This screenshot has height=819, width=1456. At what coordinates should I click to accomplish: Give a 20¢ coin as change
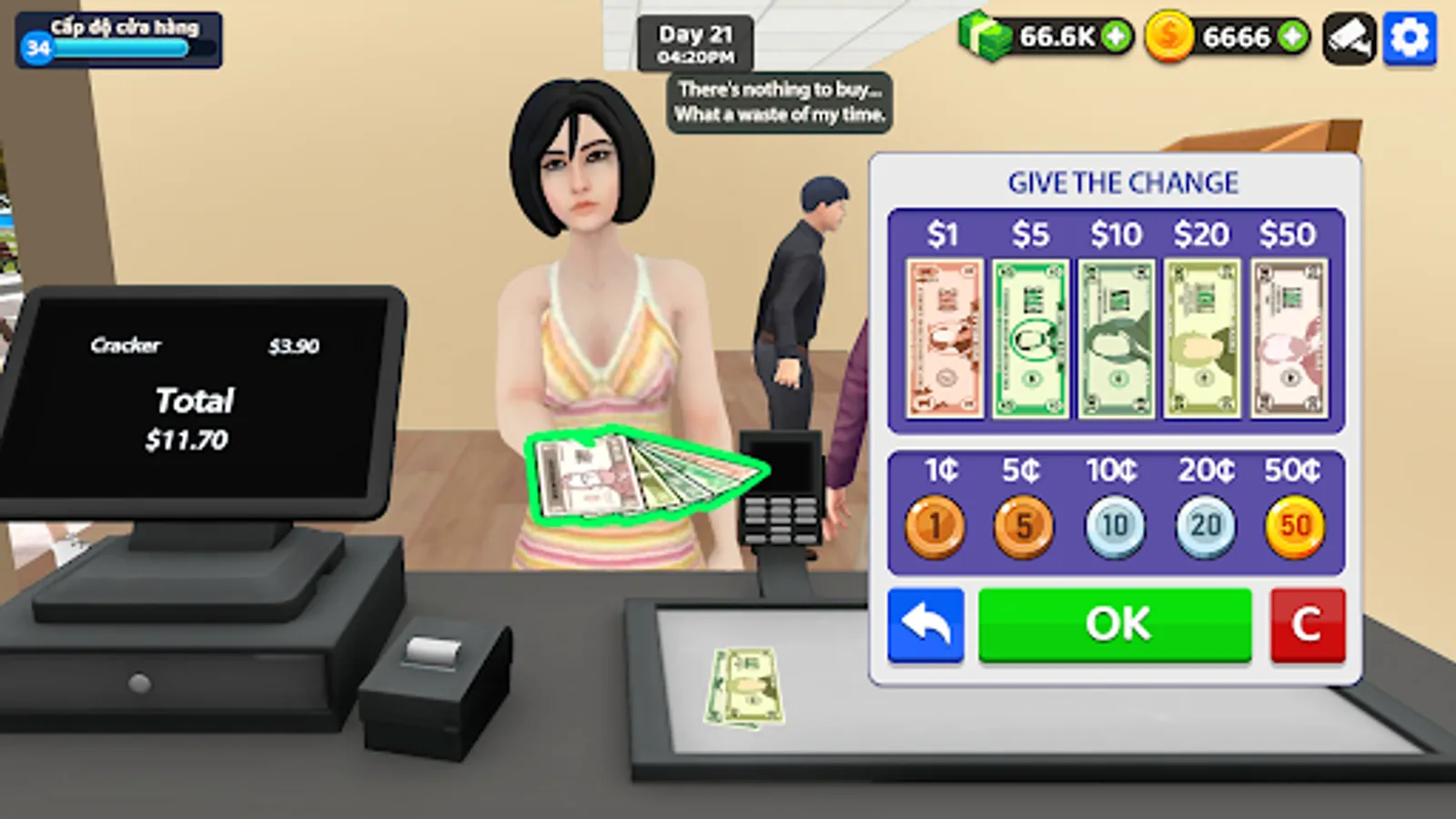[1205, 524]
